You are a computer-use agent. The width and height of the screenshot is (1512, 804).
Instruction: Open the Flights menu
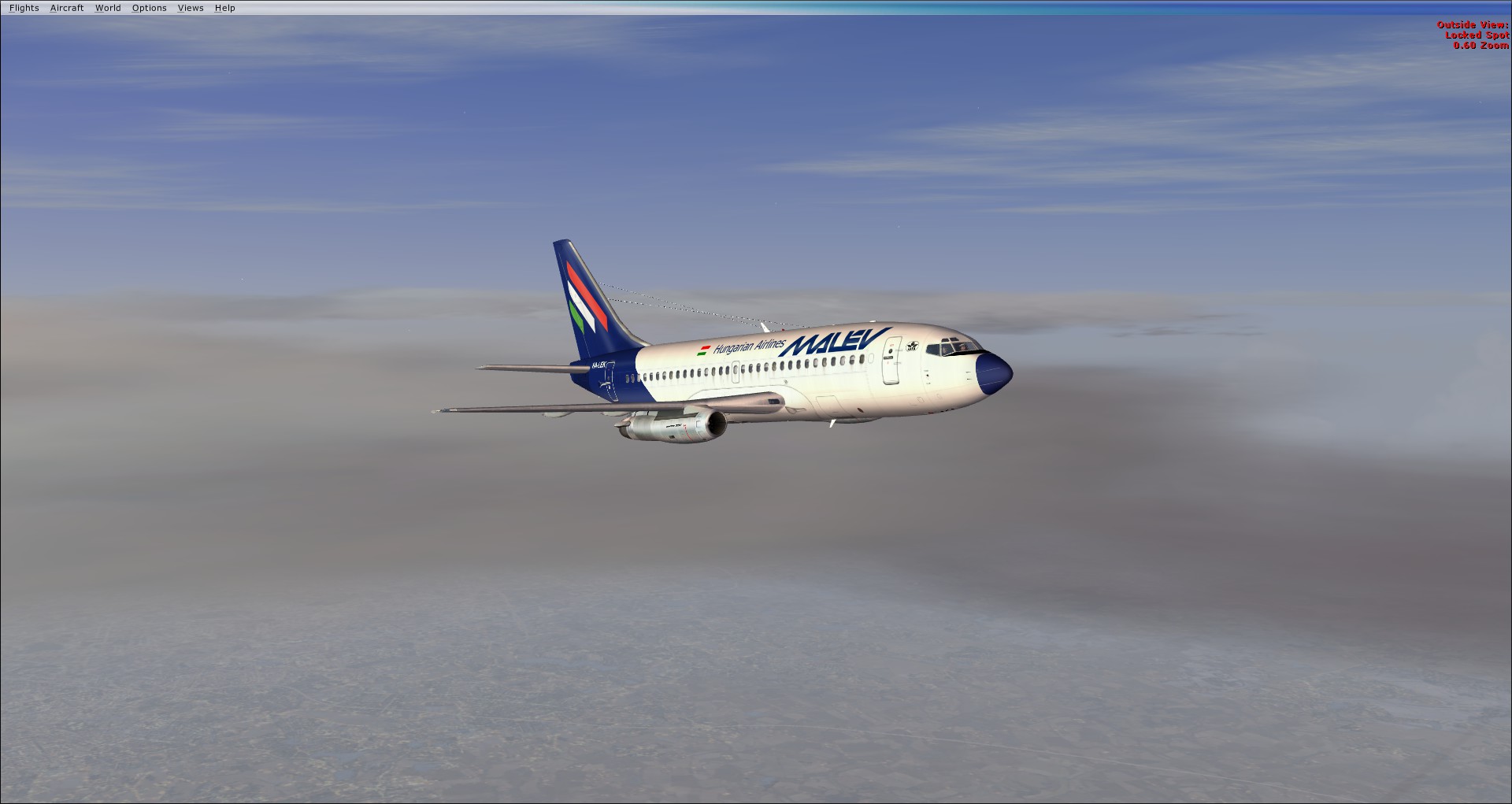(24, 8)
